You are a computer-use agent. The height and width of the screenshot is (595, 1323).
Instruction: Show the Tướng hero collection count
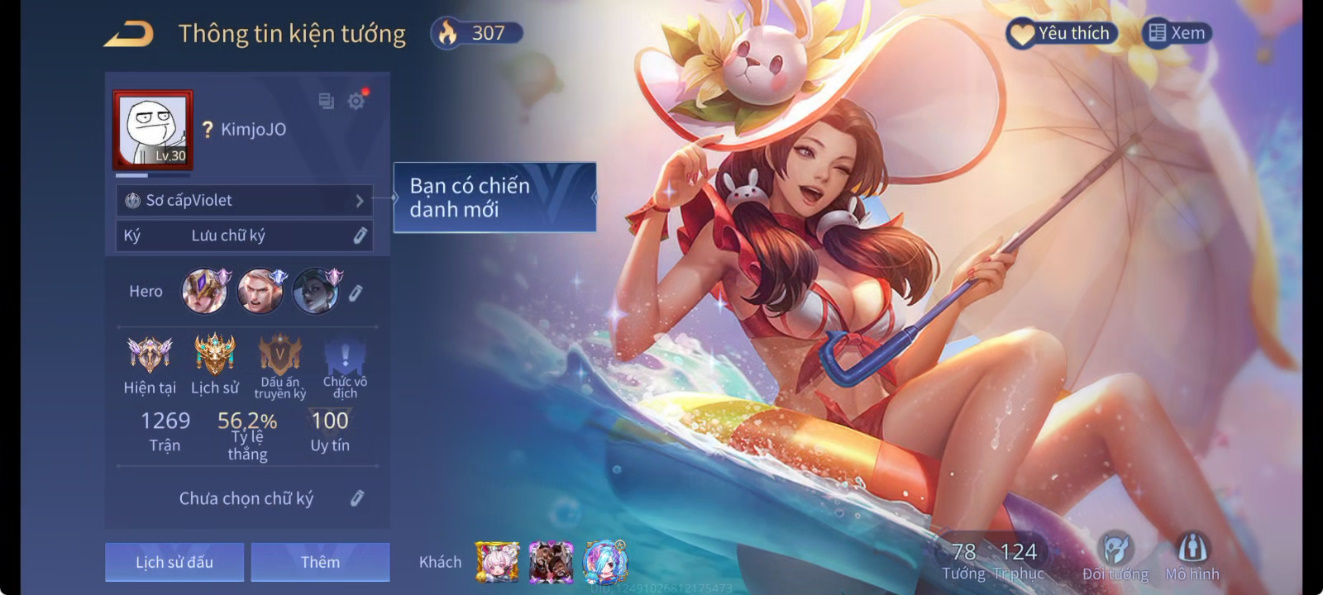[963, 560]
